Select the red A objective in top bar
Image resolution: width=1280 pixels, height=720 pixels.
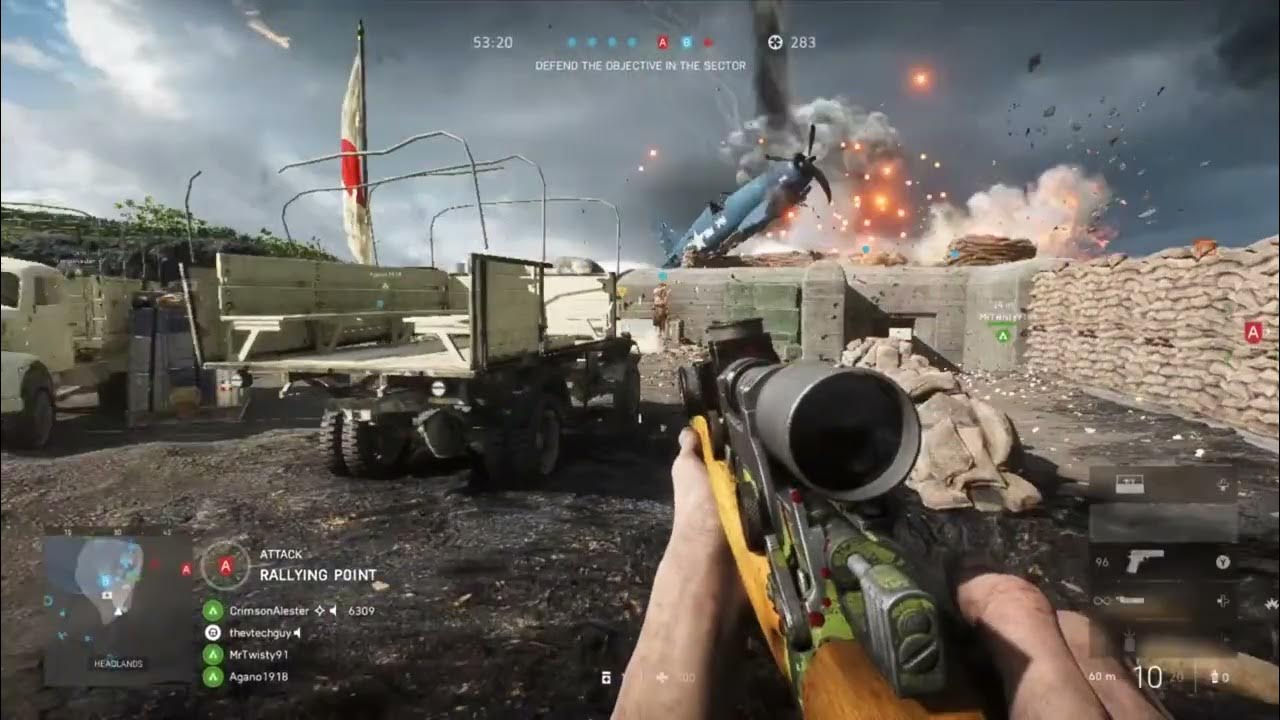662,42
